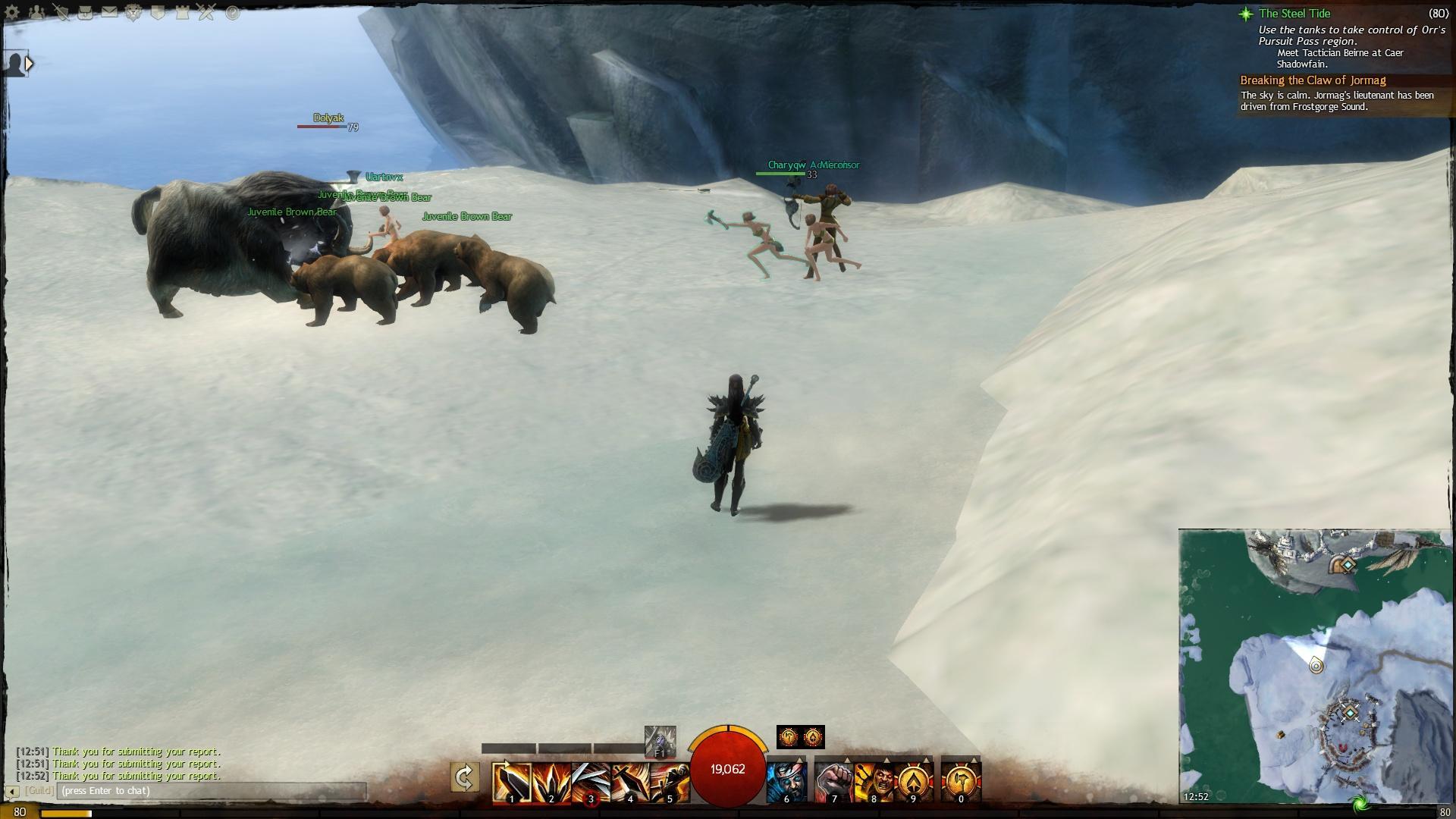This screenshot has width=1456, height=819.
Task: Open the mail envelope icon
Action: click(x=109, y=12)
